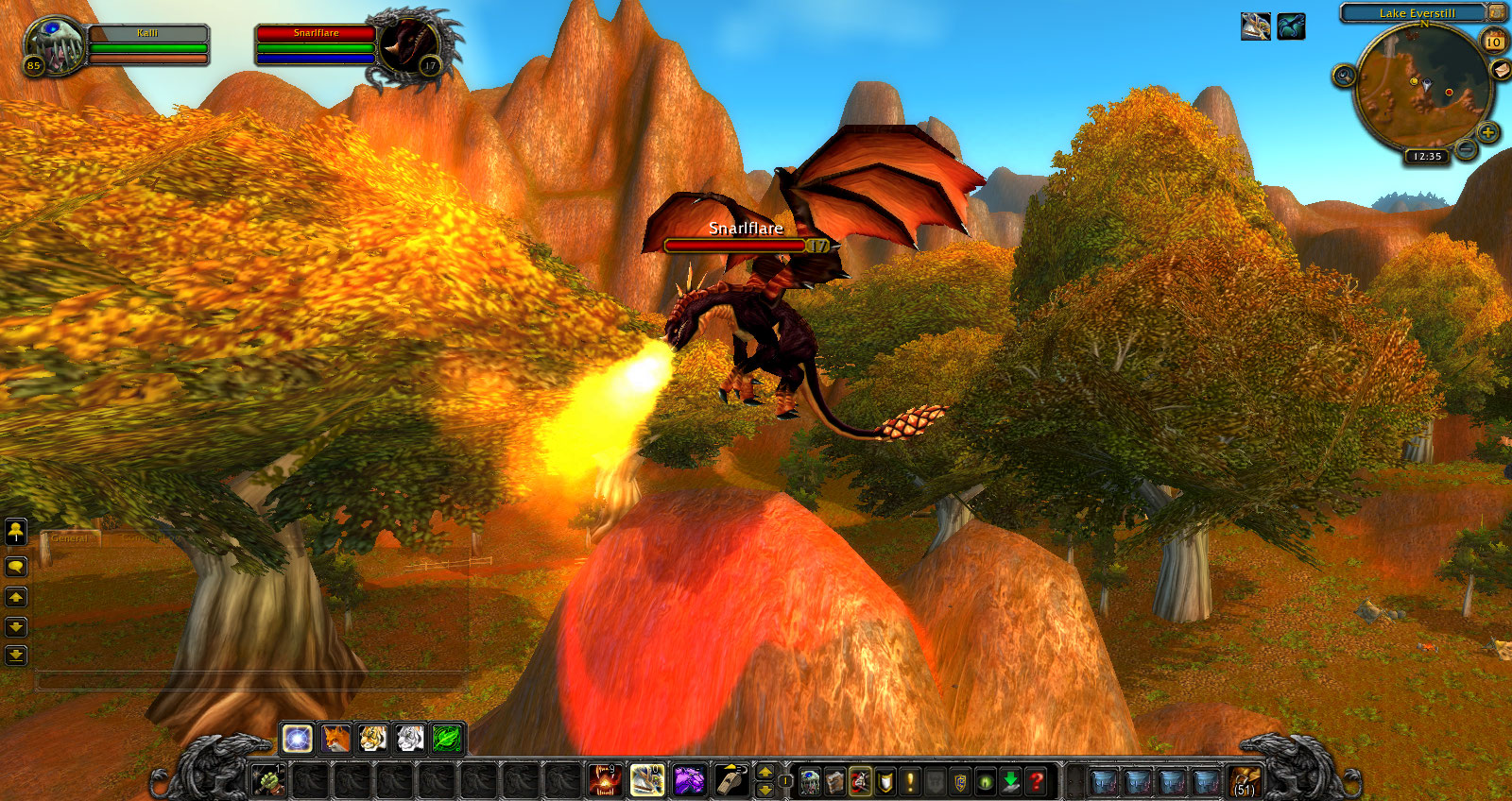This screenshot has width=1512, height=801.
Task: Open the red question mark help button
Action: 1036,781
